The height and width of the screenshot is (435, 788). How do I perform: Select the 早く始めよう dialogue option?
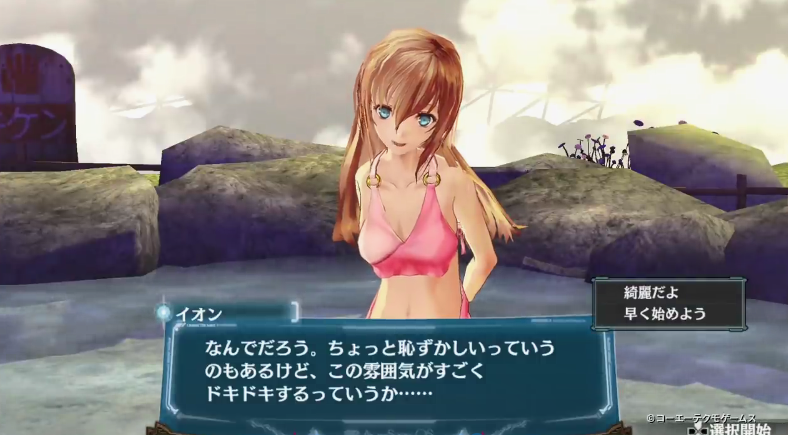[x=665, y=313]
